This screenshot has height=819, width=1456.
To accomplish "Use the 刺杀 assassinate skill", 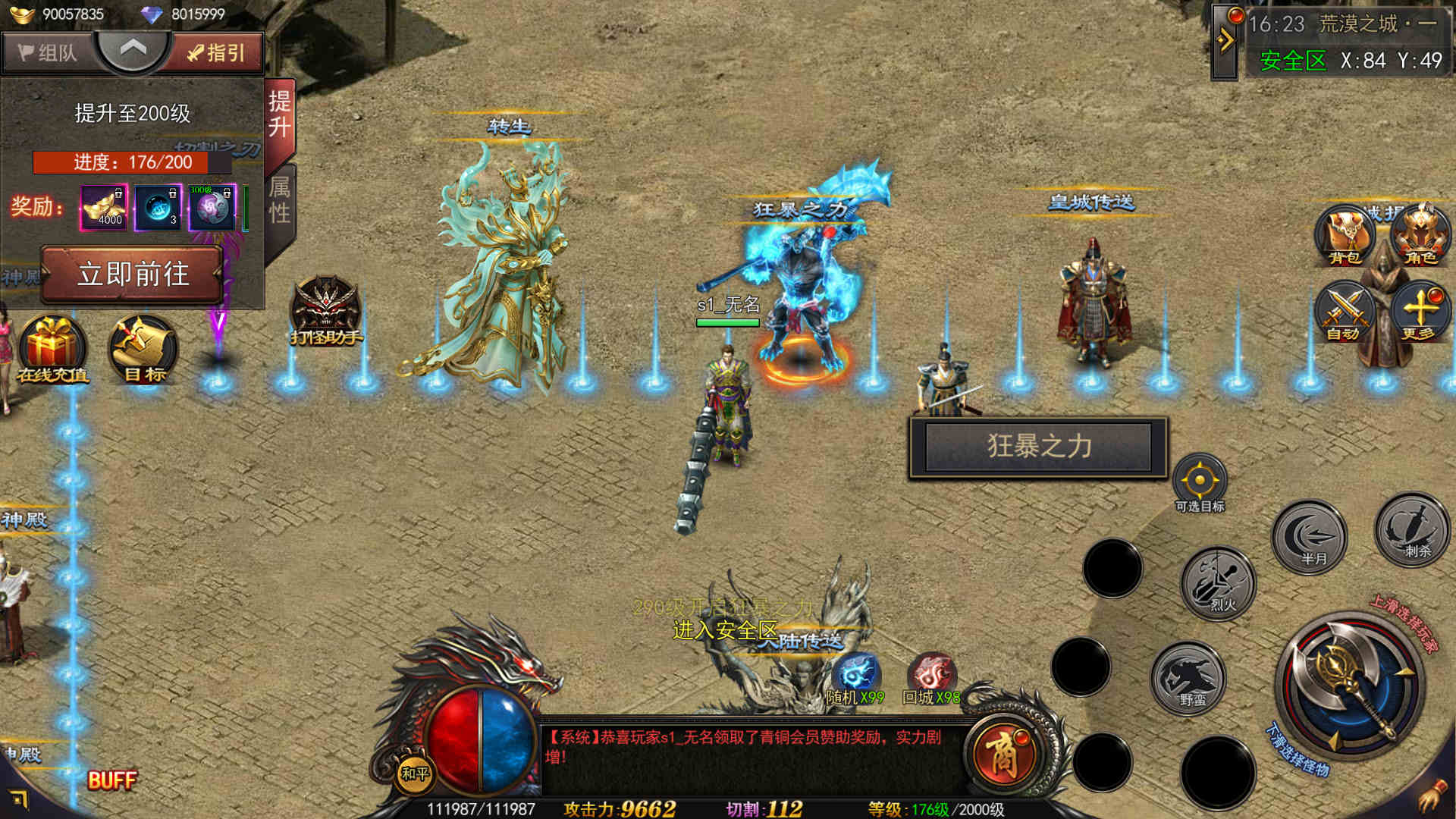I will click(1413, 530).
